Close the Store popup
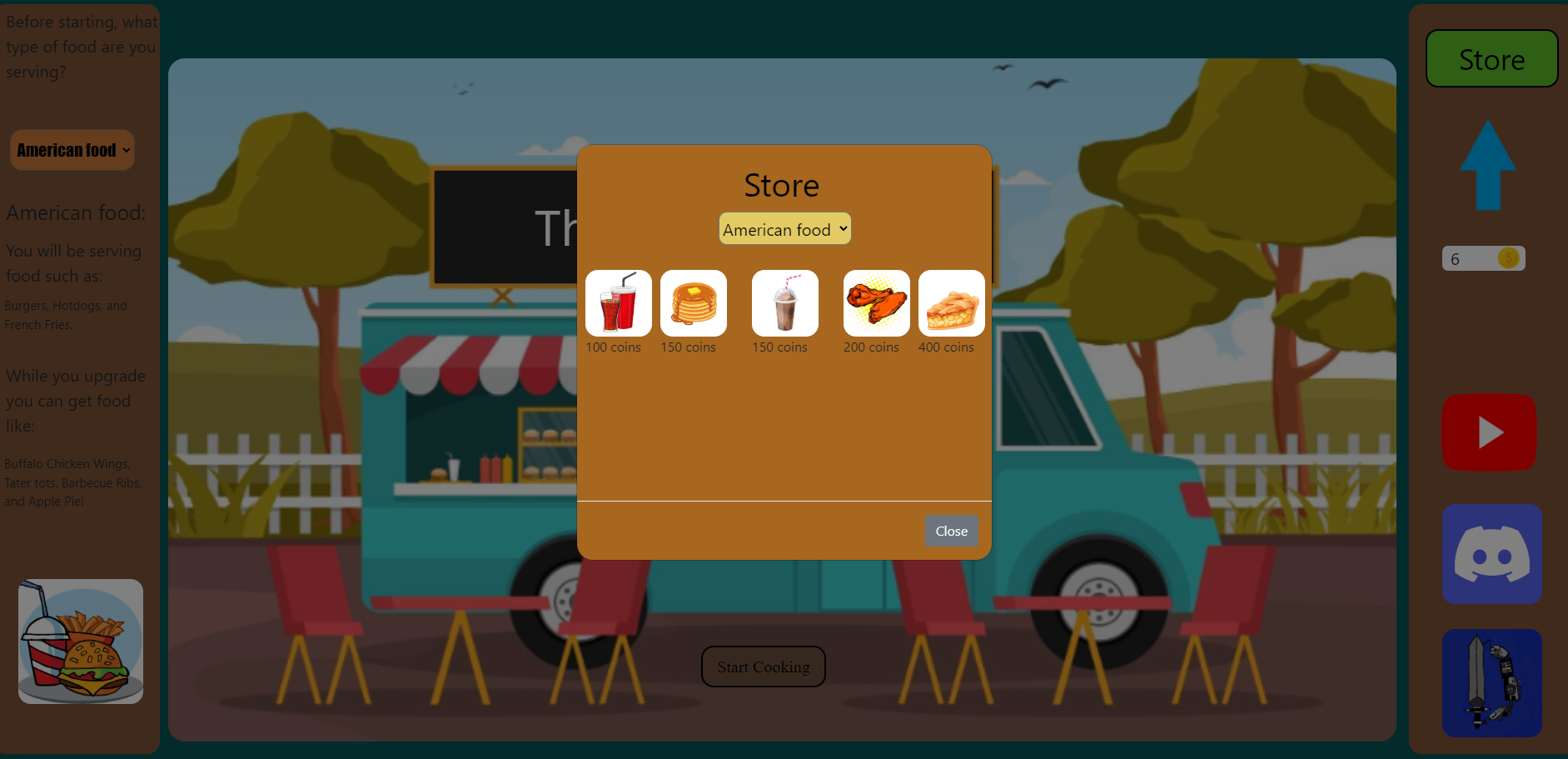The width and height of the screenshot is (1568, 759). point(951,531)
